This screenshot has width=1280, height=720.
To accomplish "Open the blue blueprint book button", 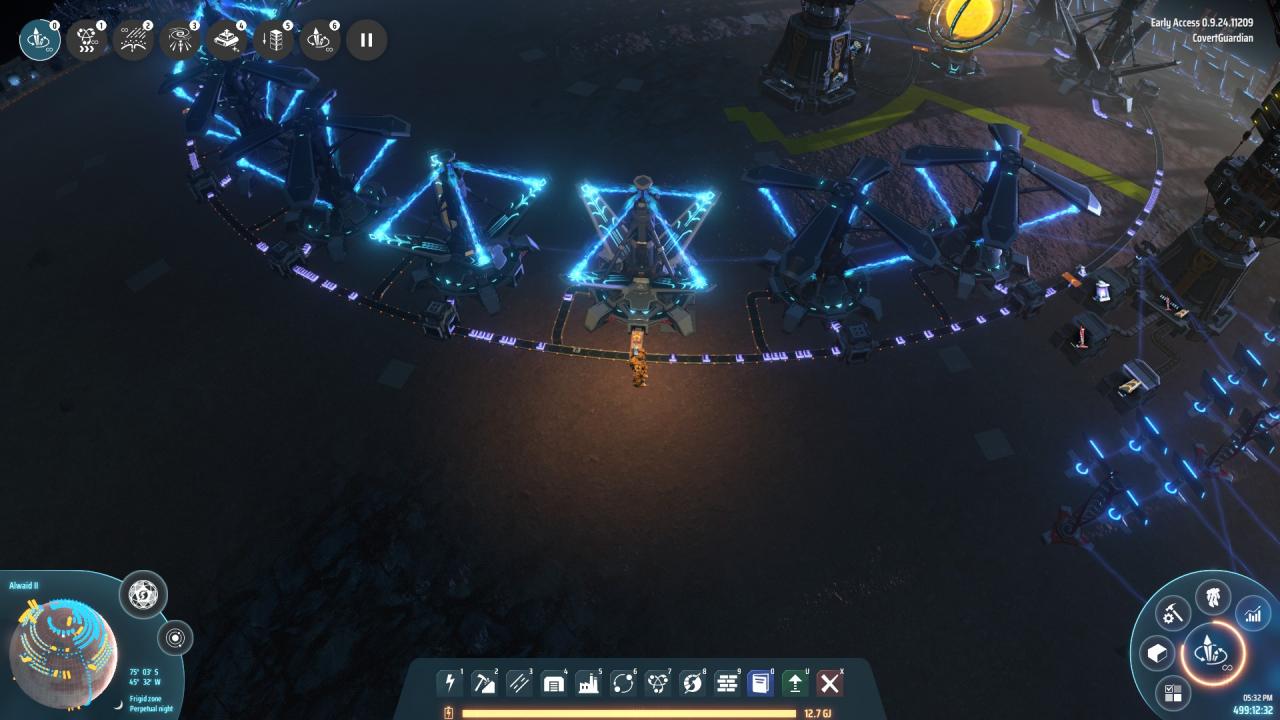I will (761, 683).
